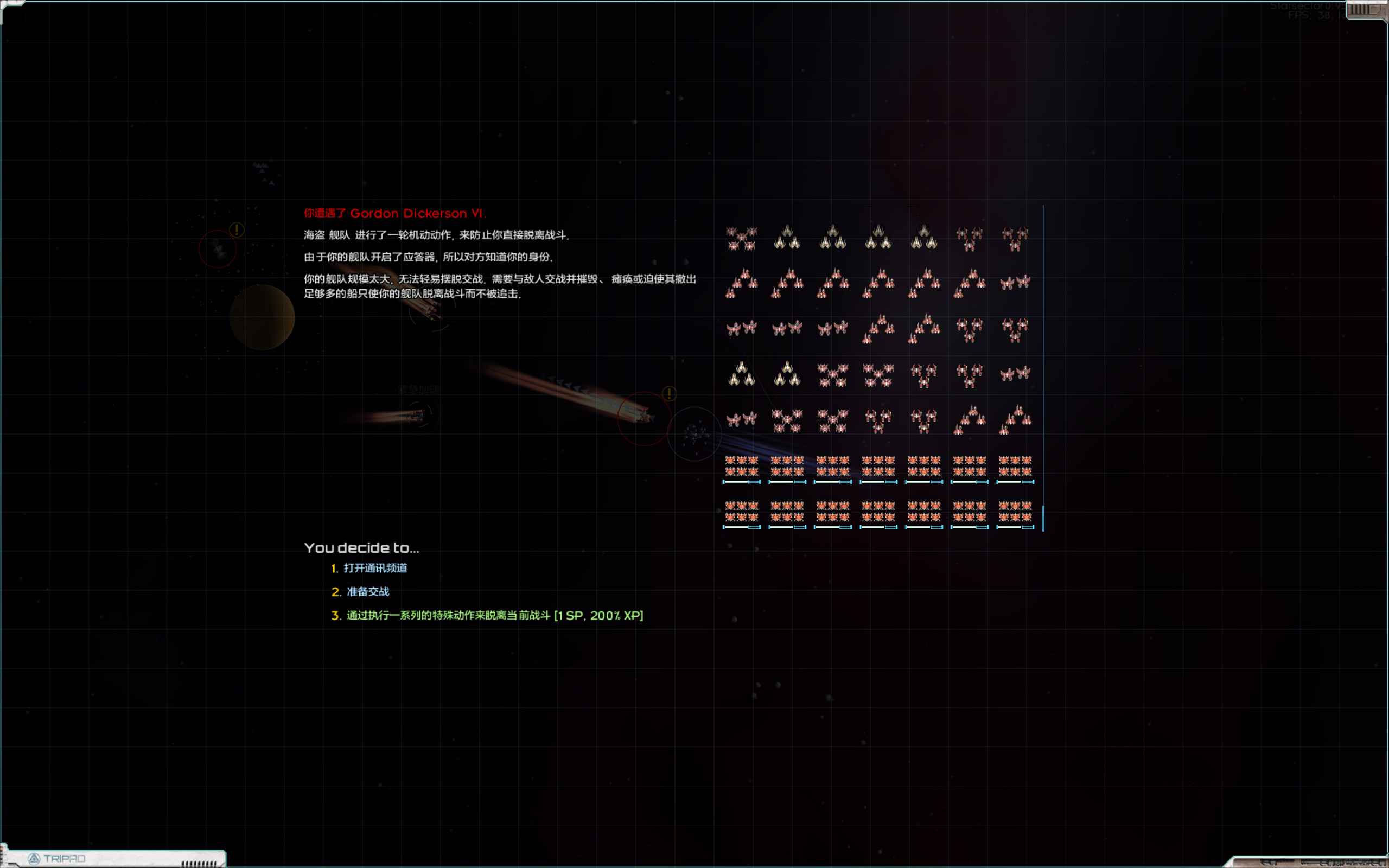Choose option 2 准备交战 to prepare for battle
This screenshot has height=868, width=1389.
[367, 591]
